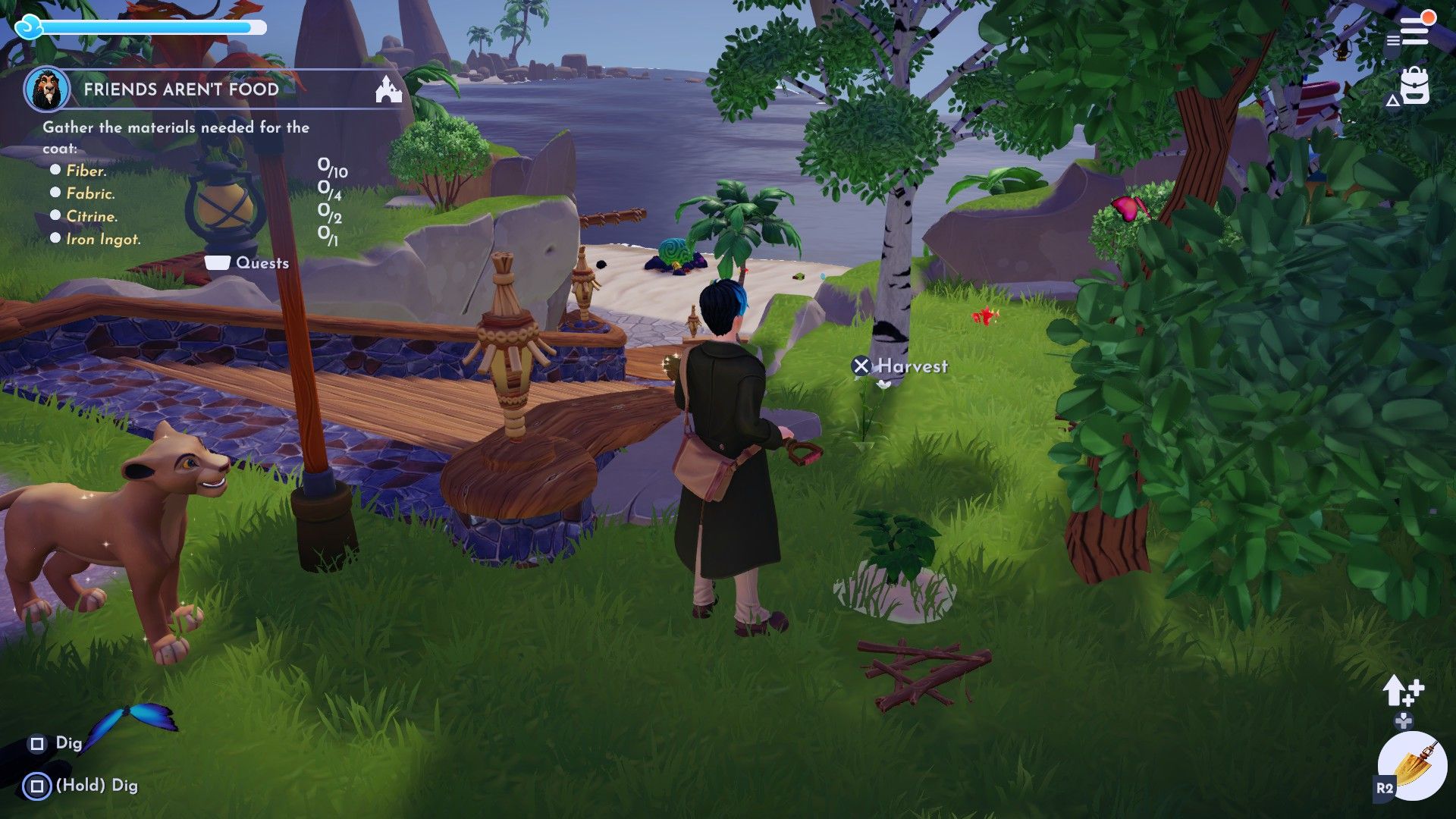Click the Quests basket icon

218,263
